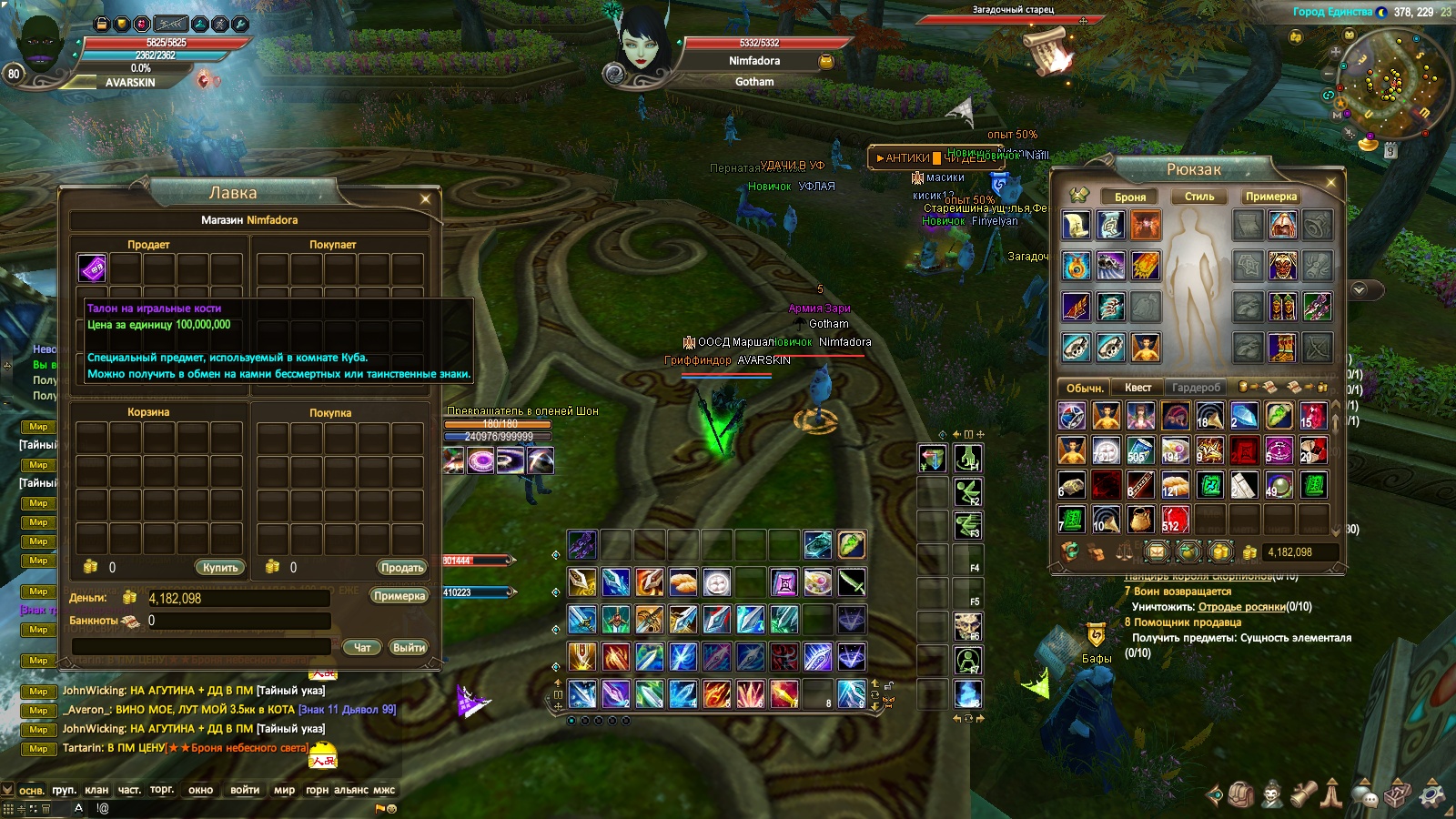
Task: Open the Бафы buffs icon
Action: (1096, 635)
